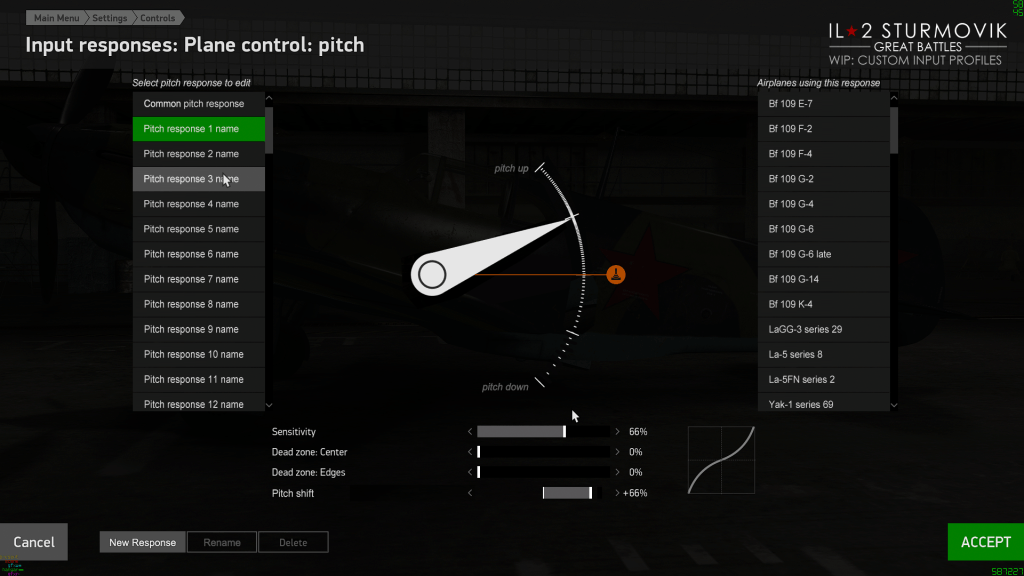Accept the pitch response changes
The width and height of the screenshot is (1024, 576).
(x=985, y=542)
